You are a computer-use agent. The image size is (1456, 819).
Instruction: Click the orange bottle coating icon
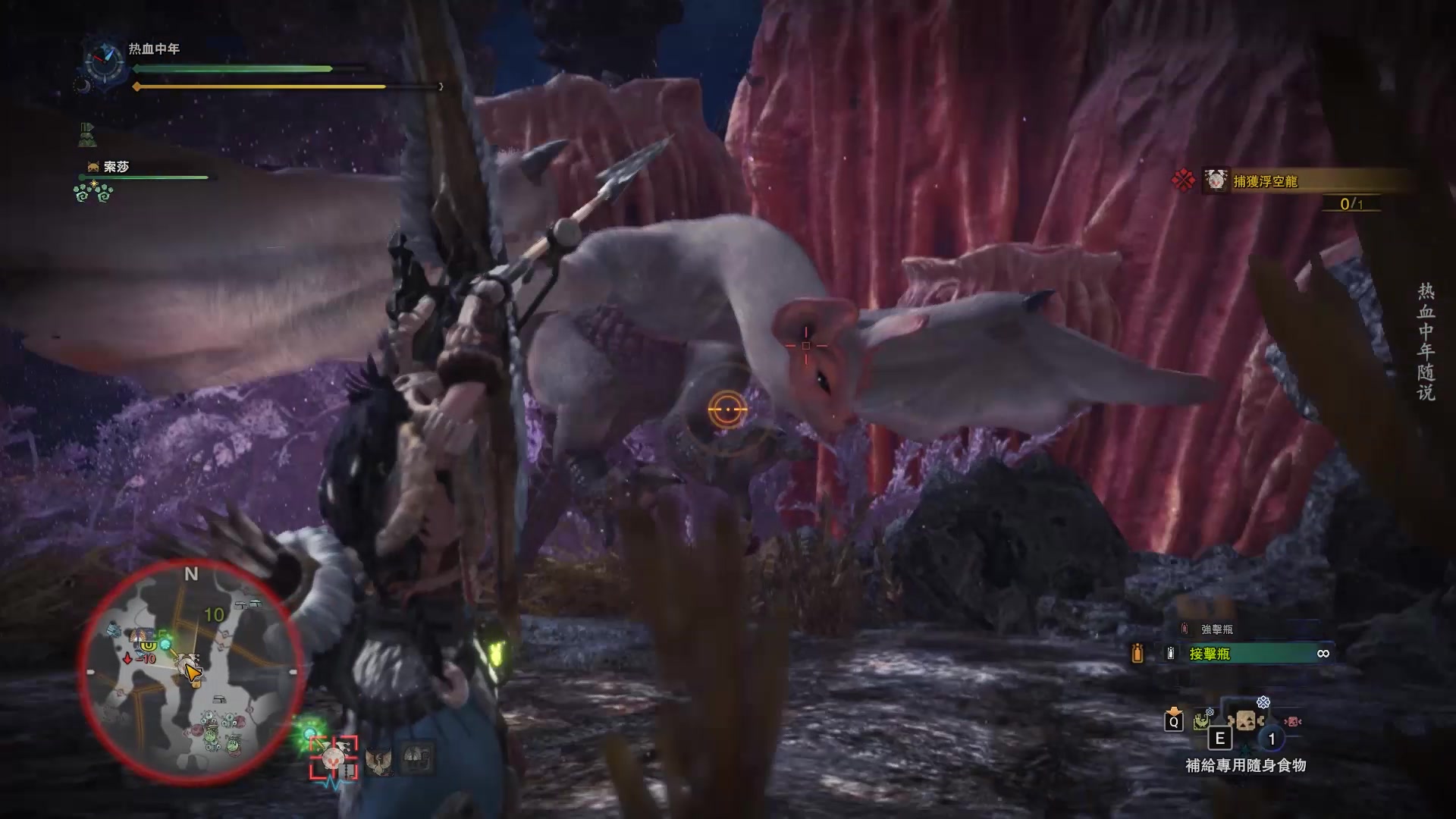click(x=1137, y=654)
